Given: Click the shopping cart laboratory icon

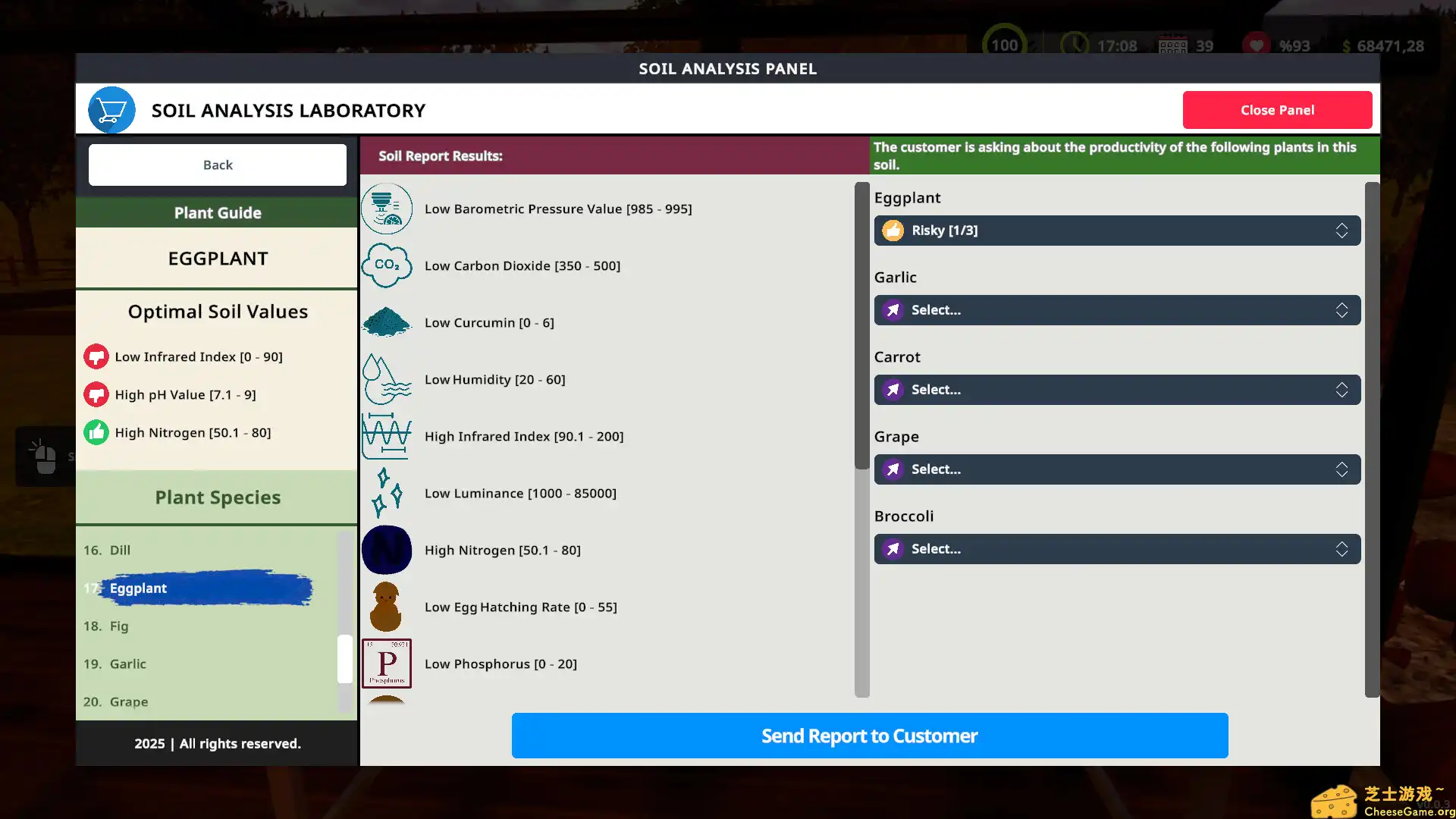Looking at the screenshot, I should click(111, 111).
